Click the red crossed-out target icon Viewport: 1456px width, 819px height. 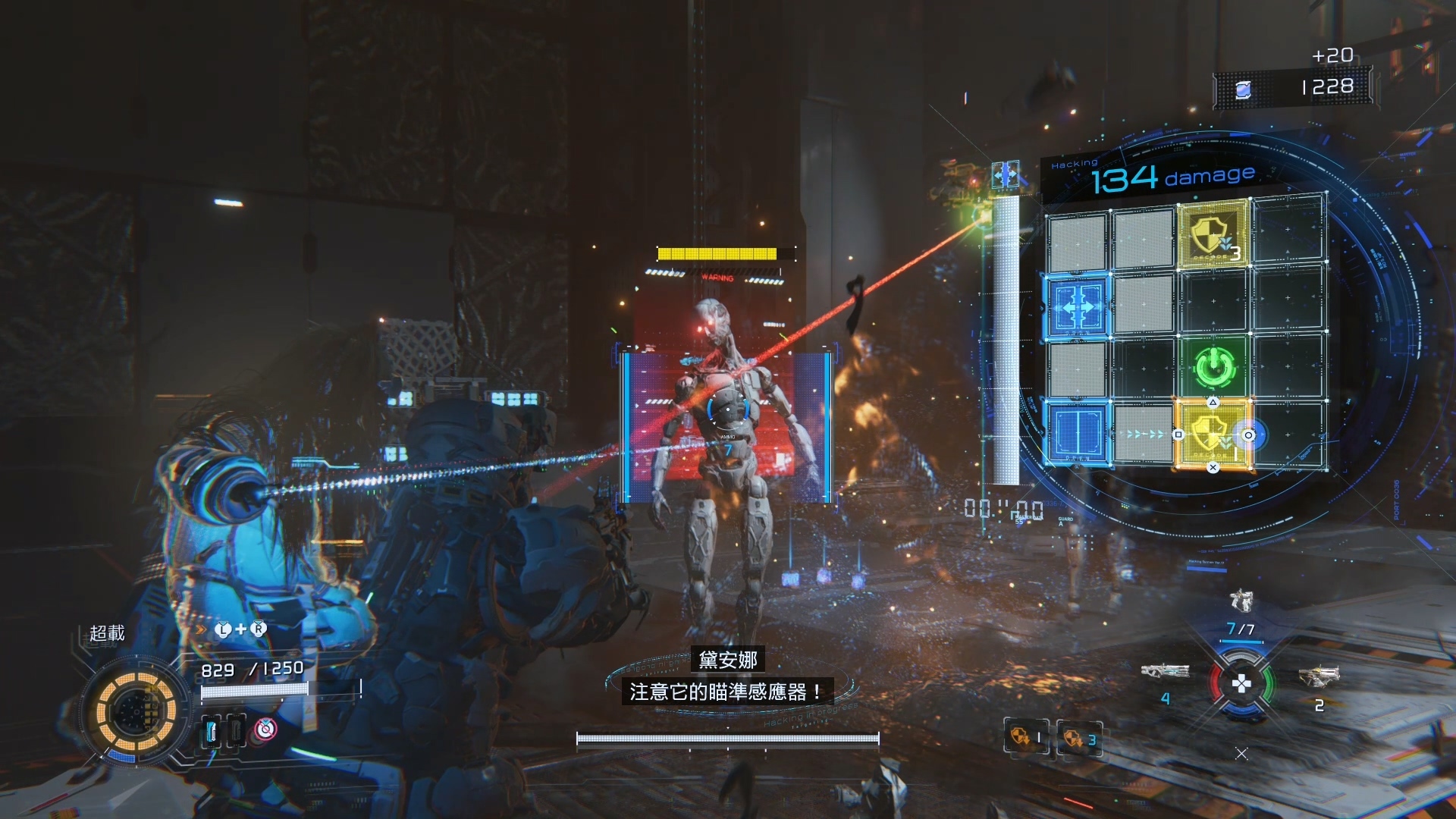265,730
